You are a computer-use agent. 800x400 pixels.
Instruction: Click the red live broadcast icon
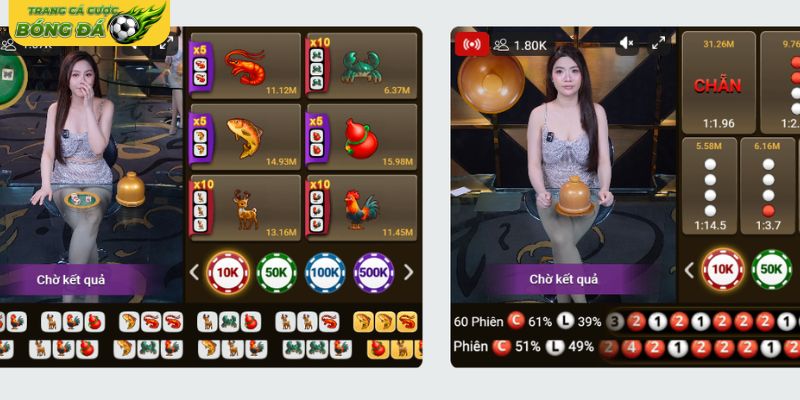tap(470, 44)
